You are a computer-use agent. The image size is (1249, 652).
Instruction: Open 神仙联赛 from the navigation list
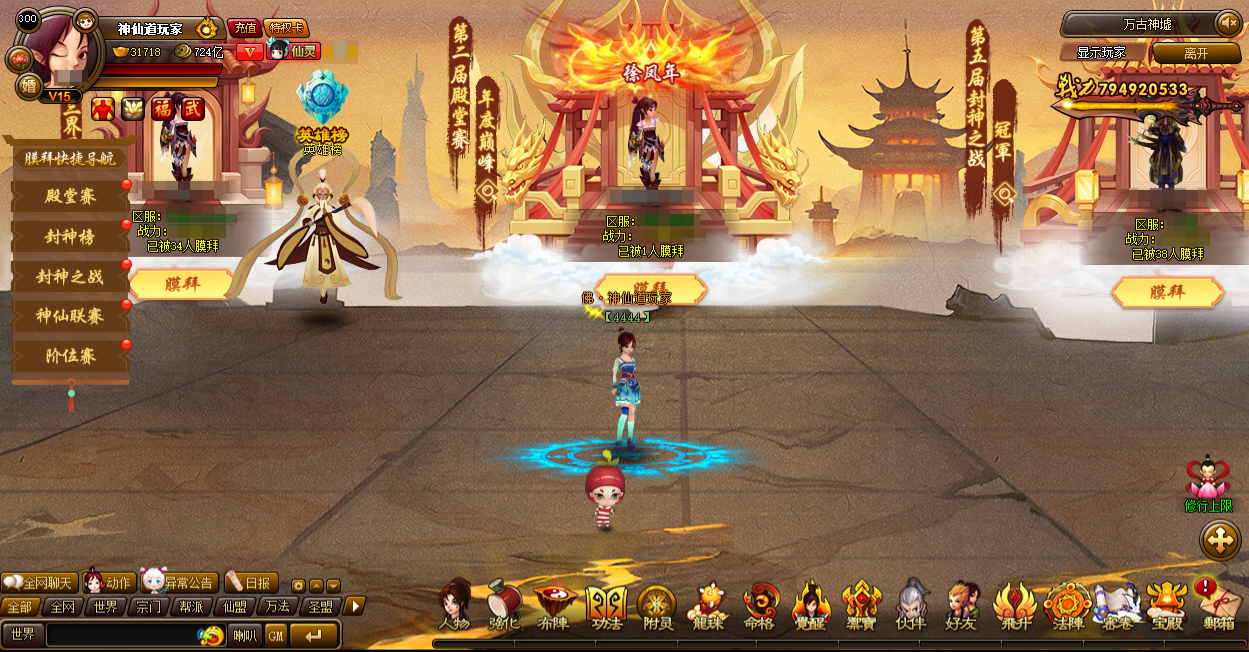coord(69,317)
